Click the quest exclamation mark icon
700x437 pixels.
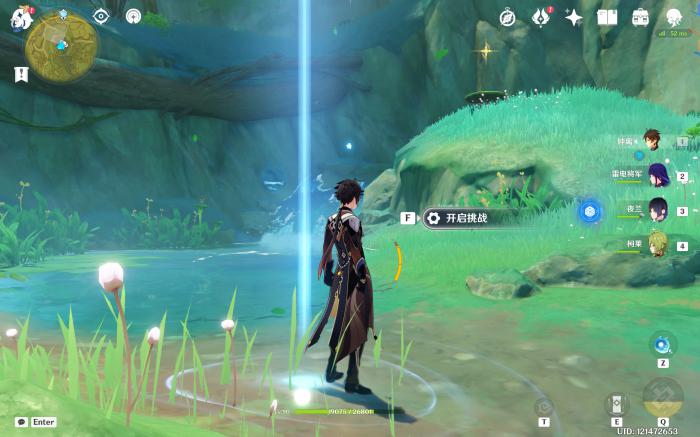tap(21, 74)
